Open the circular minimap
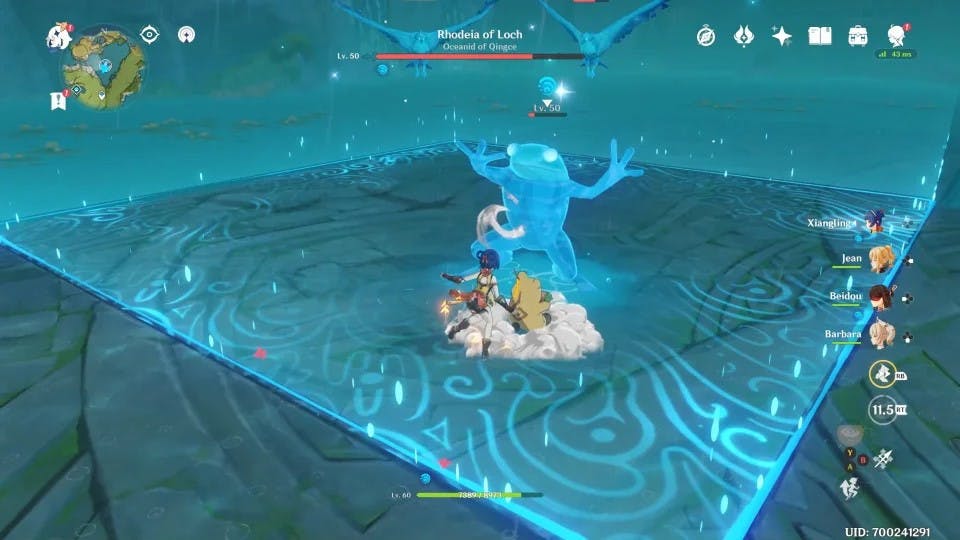This screenshot has height=540, width=960. click(x=102, y=68)
